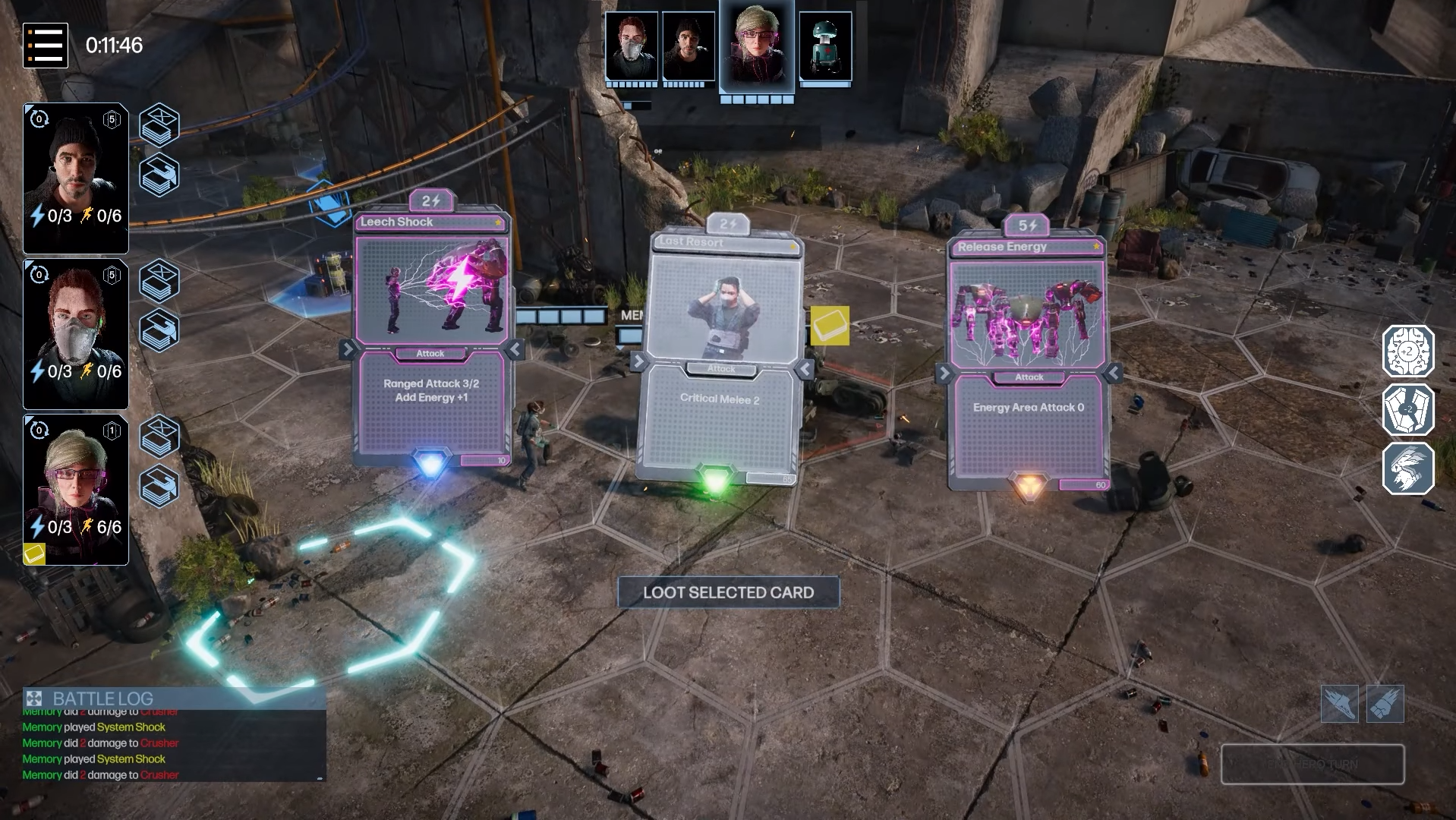
Task: Activate the beast head ability icon
Action: 1407,468
